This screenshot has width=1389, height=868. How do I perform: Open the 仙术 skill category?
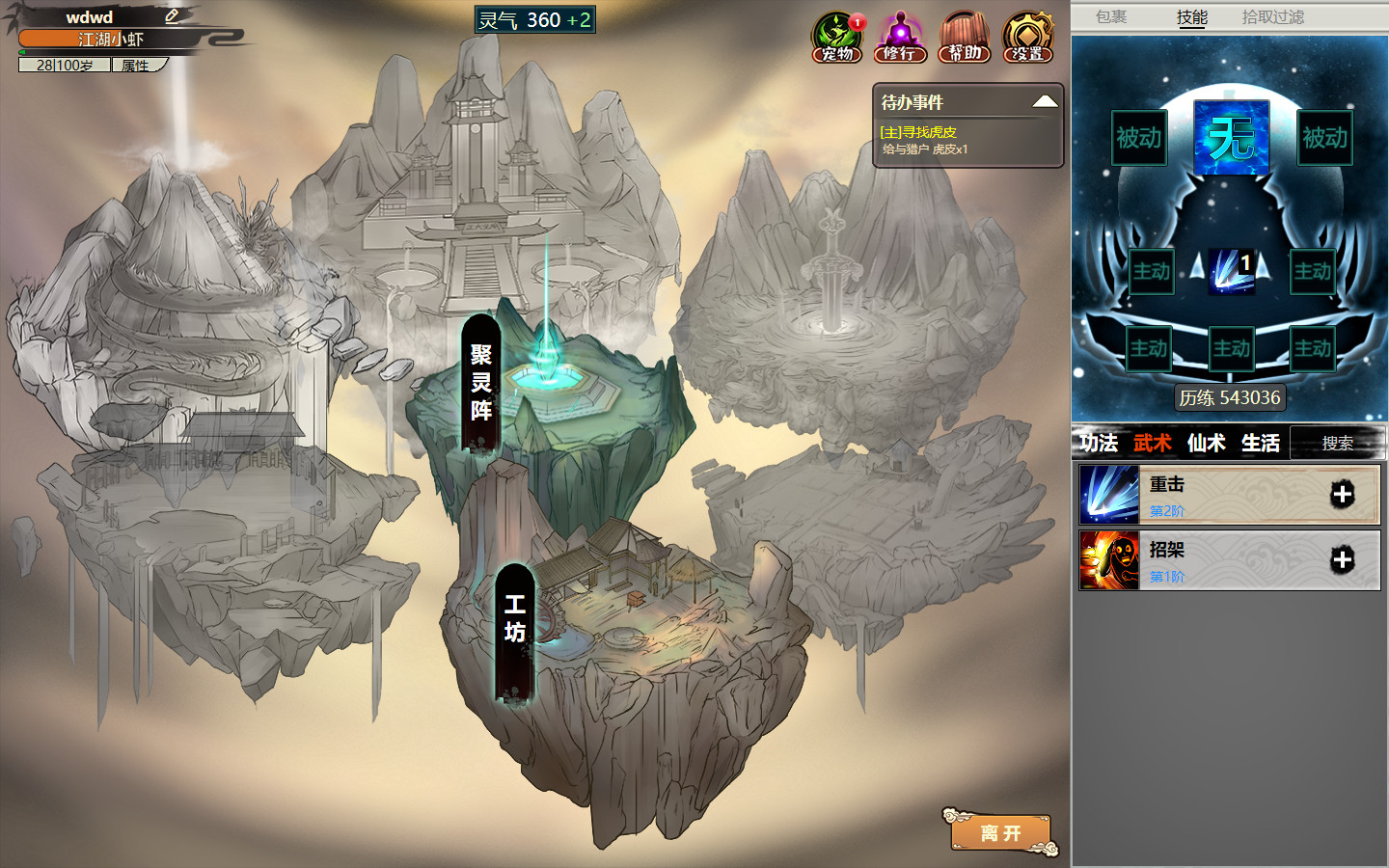[x=1207, y=443]
